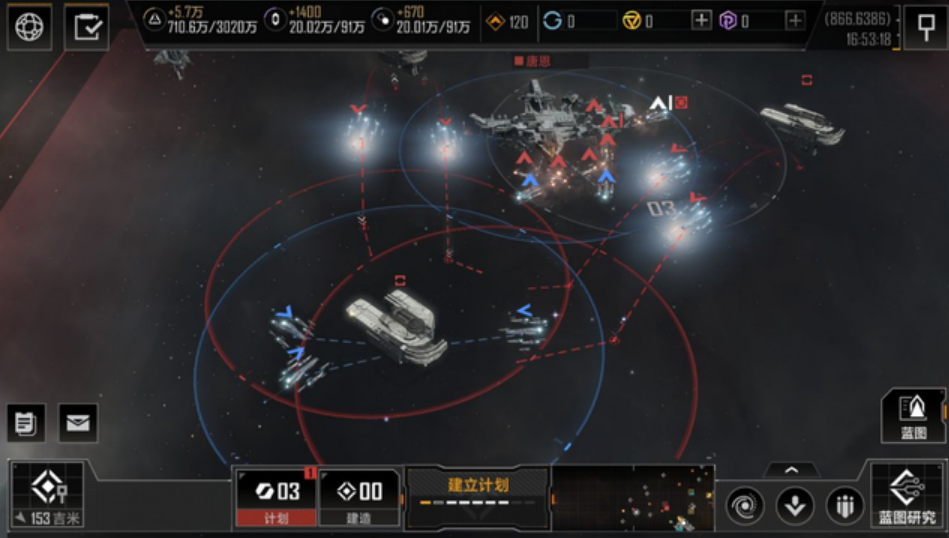Expand the bottom-right upward arrow panel

(791, 469)
